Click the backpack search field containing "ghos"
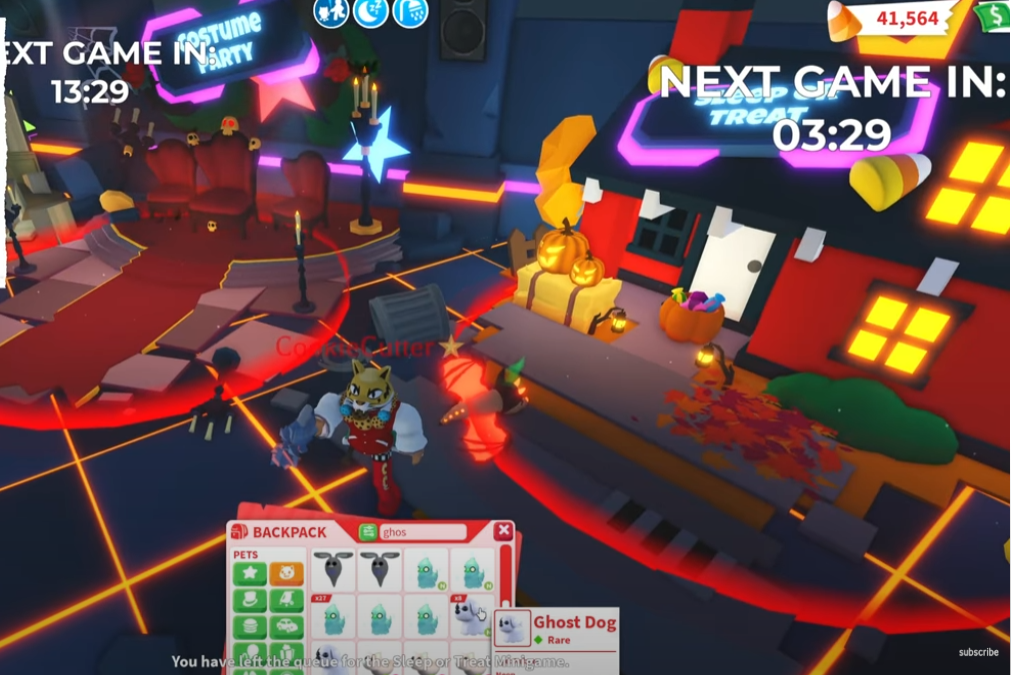Viewport: 1017px width, 675px height. coord(423,532)
